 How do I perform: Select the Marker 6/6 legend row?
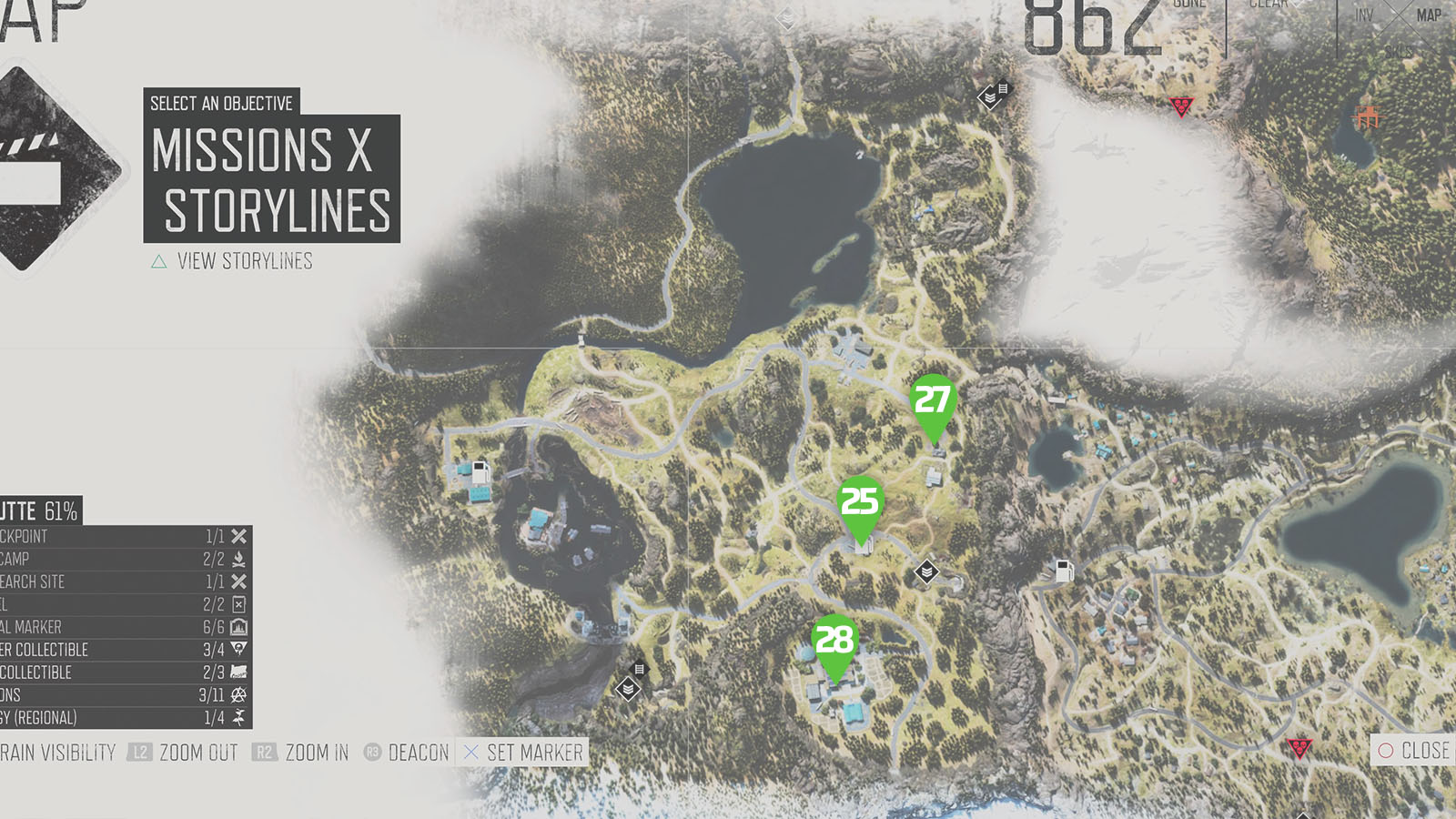[x=125, y=627]
